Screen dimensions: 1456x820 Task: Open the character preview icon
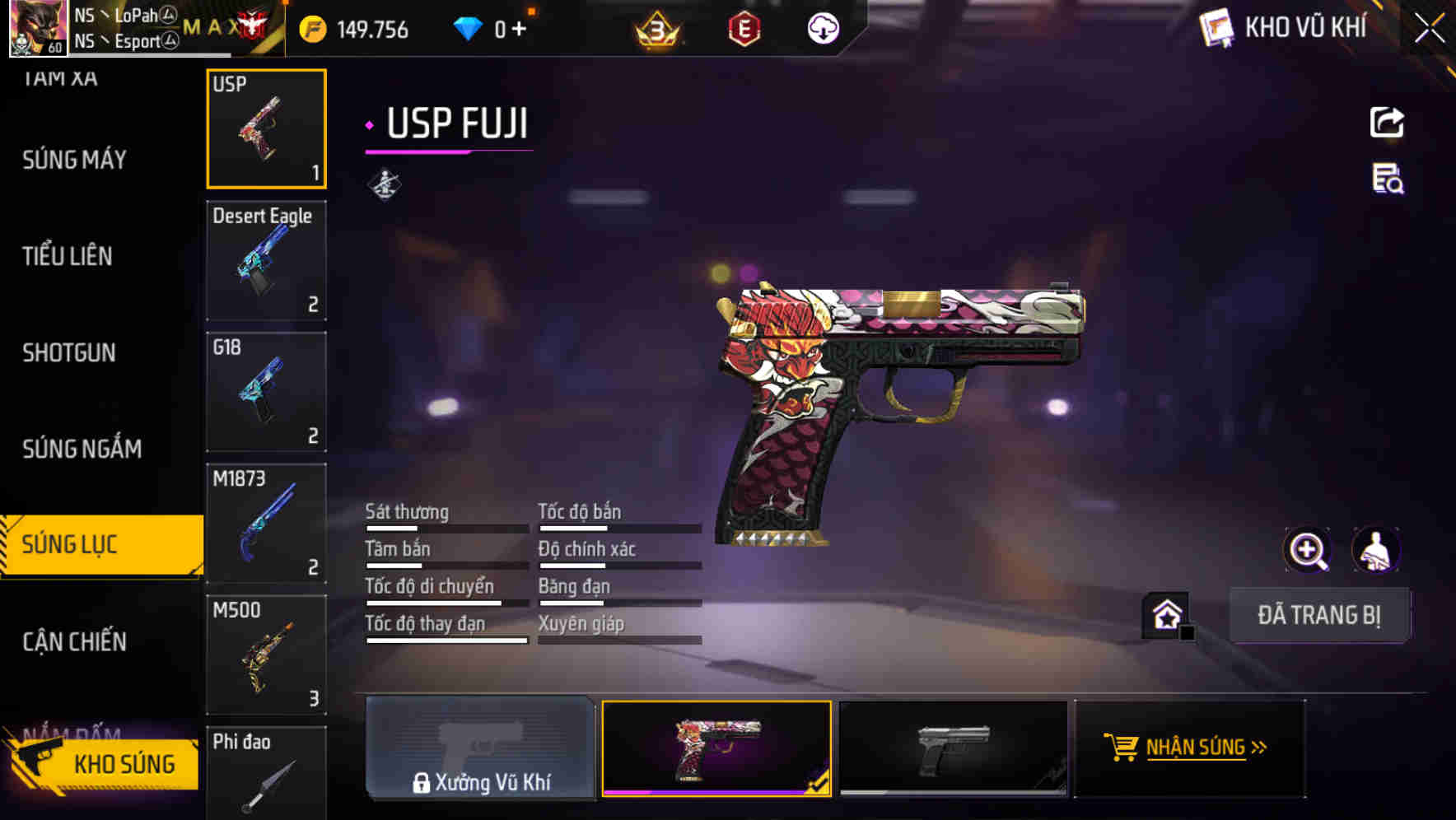(1374, 549)
